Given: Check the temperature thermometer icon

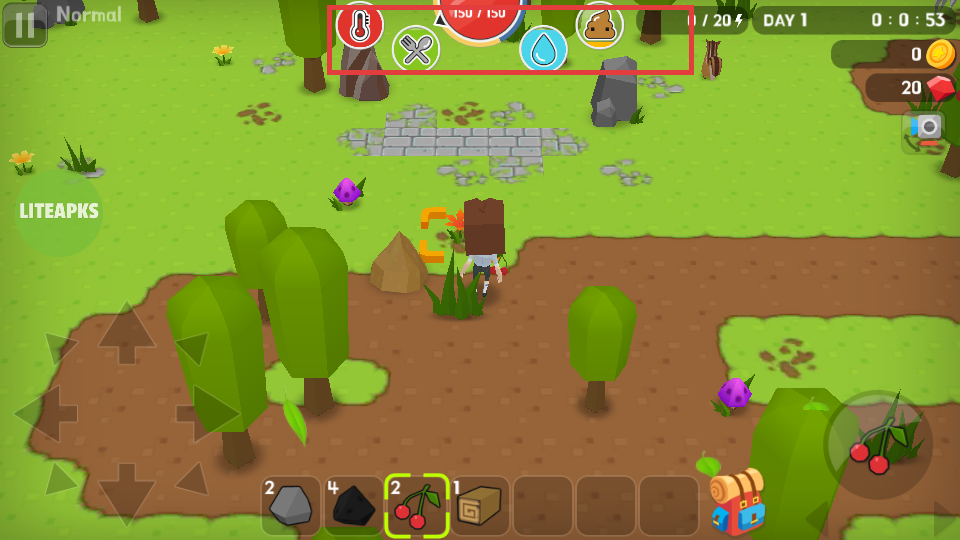Looking at the screenshot, I should click(359, 25).
